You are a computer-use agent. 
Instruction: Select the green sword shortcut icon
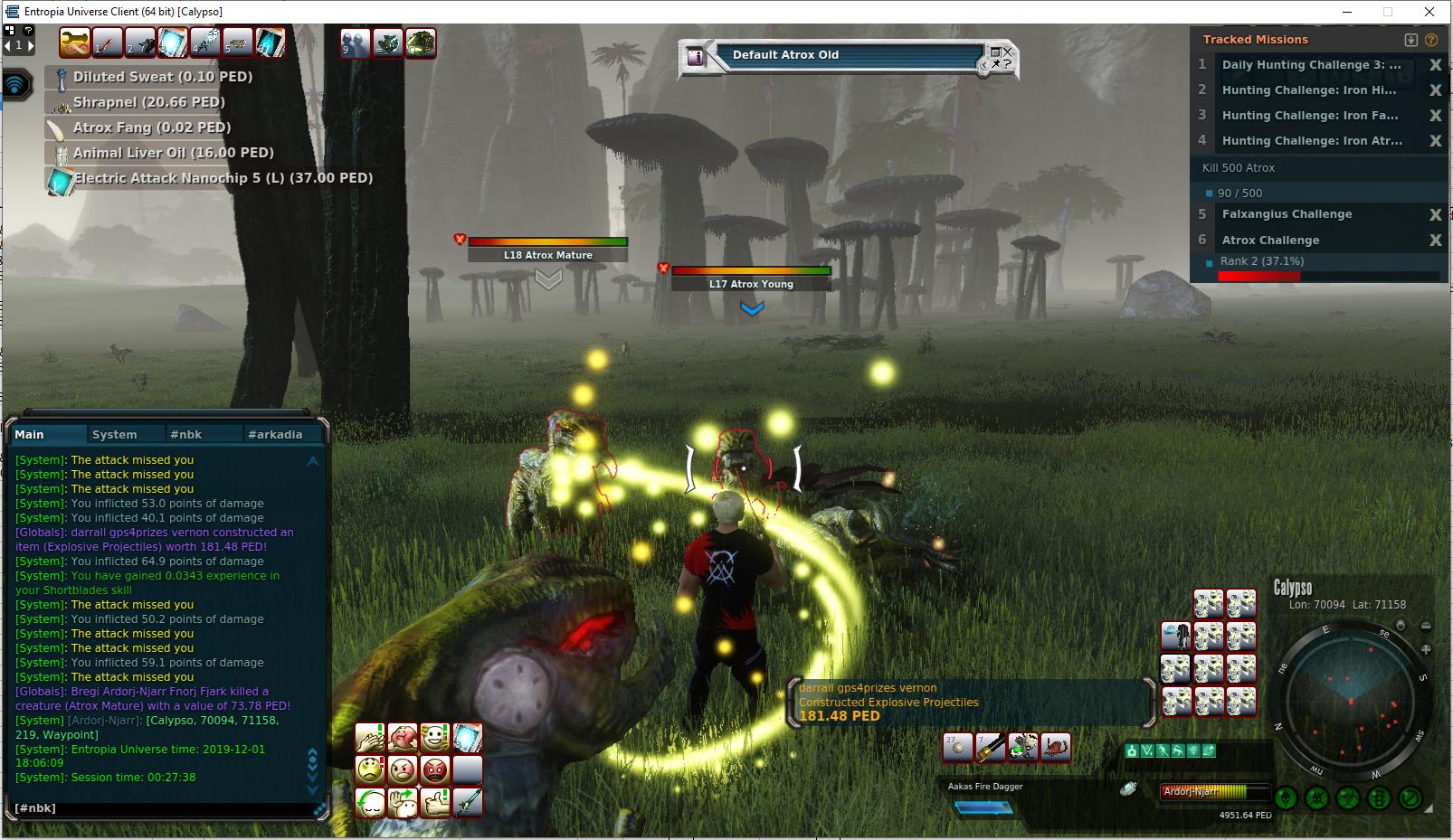(468, 802)
